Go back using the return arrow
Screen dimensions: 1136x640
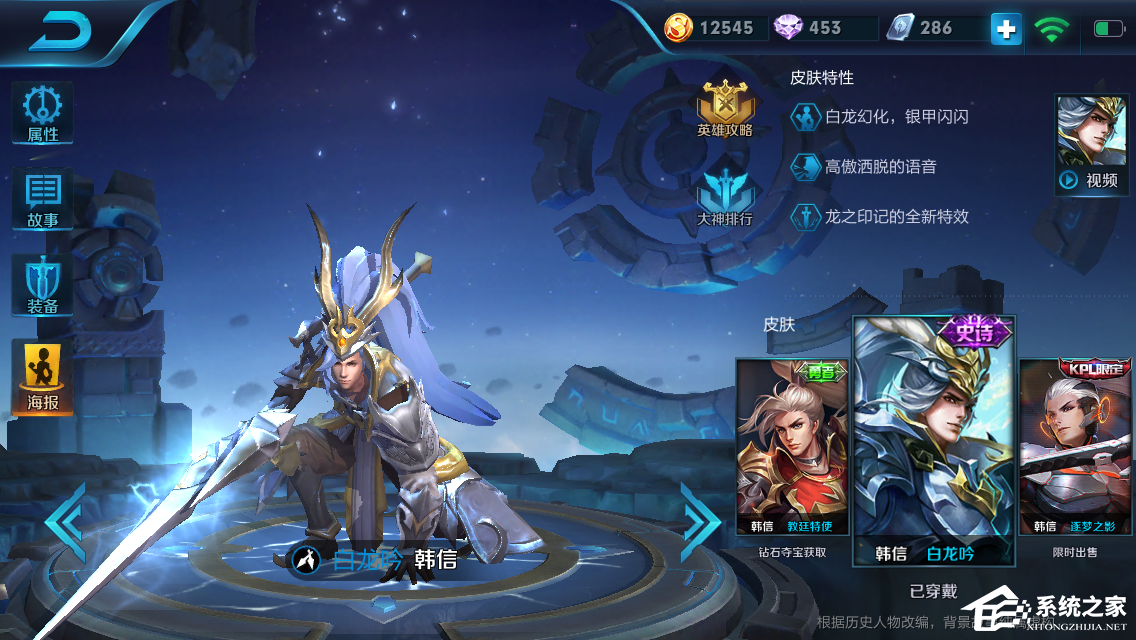[x=60, y=32]
